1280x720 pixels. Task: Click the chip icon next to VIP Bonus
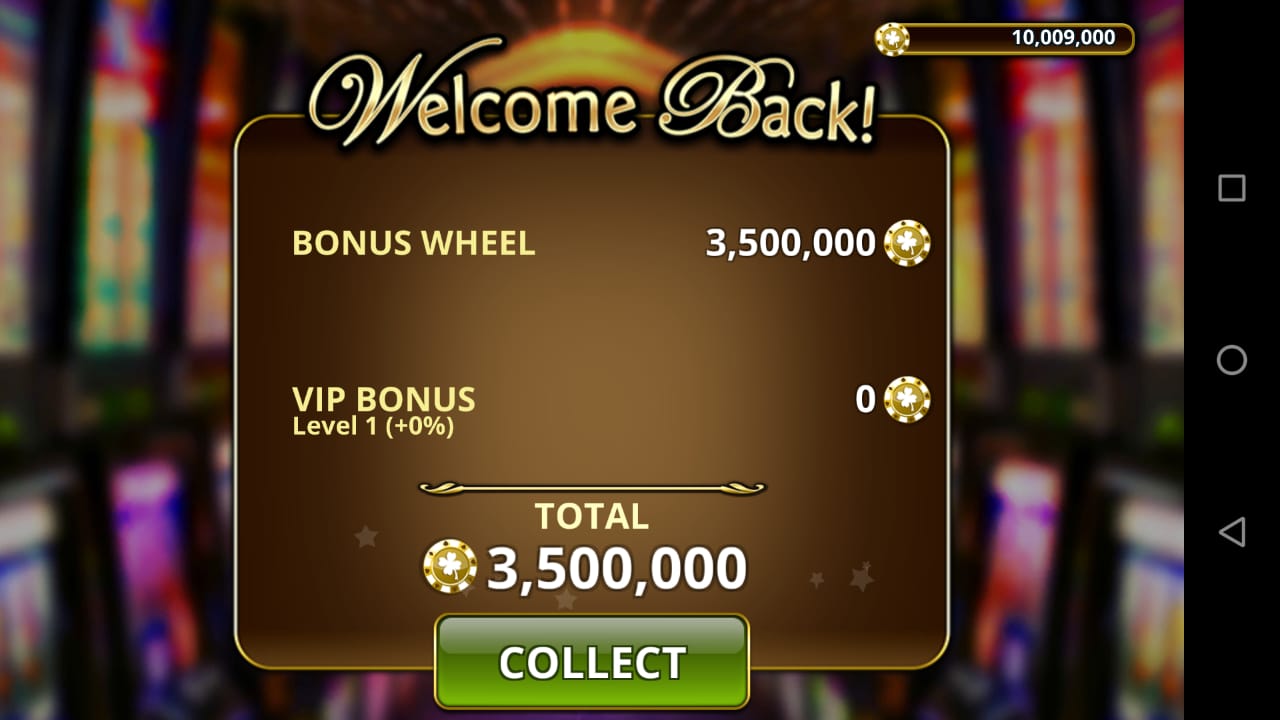[x=908, y=399]
